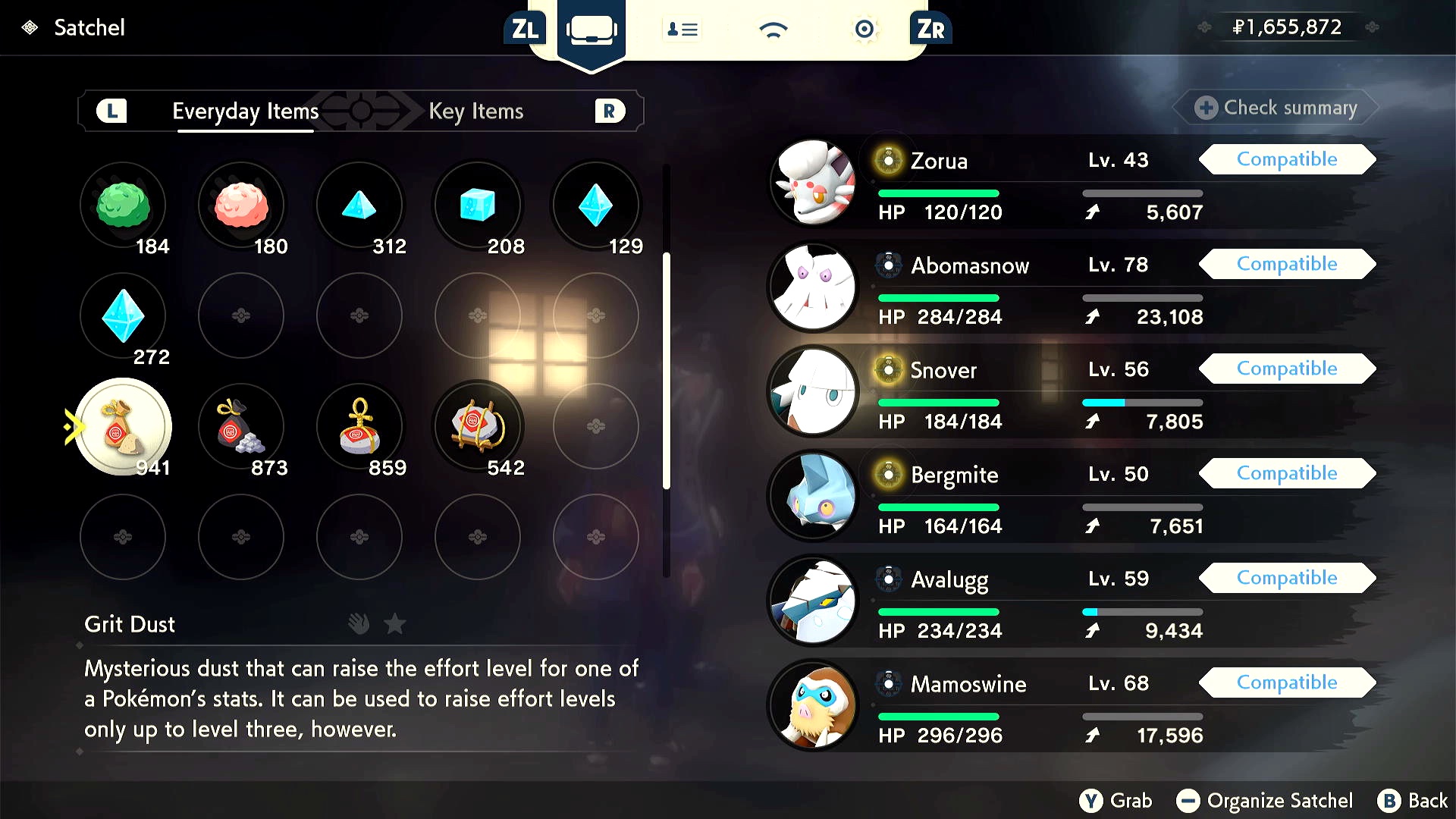The image size is (1456, 819).
Task: Open the communications wireless tab
Action: click(x=773, y=30)
